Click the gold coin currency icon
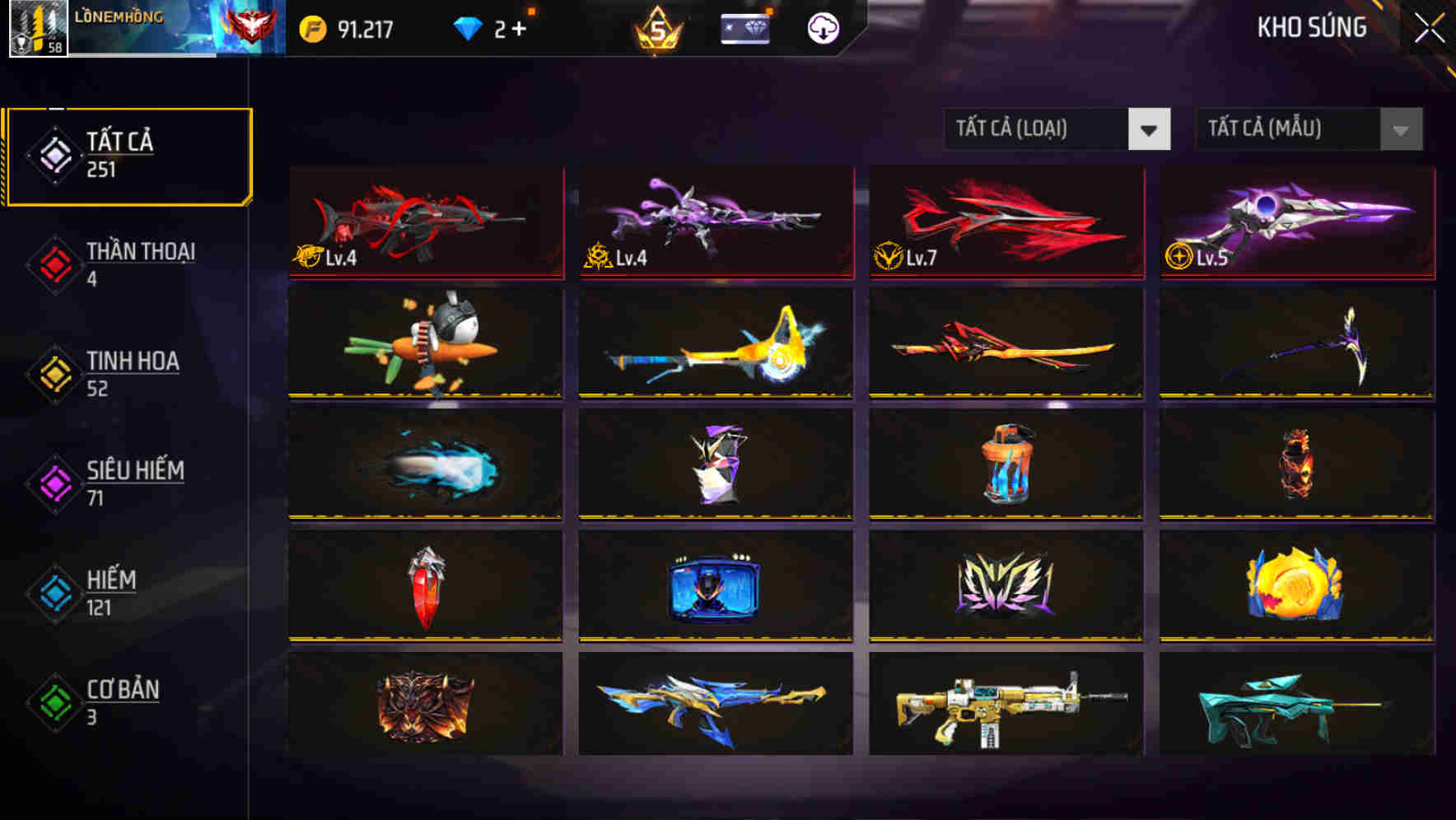 pos(312,27)
